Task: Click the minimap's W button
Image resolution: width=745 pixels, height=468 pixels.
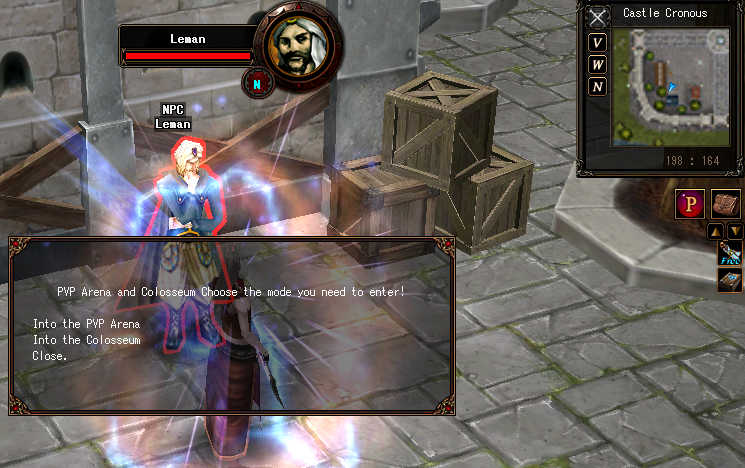Action: pos(597,64)
